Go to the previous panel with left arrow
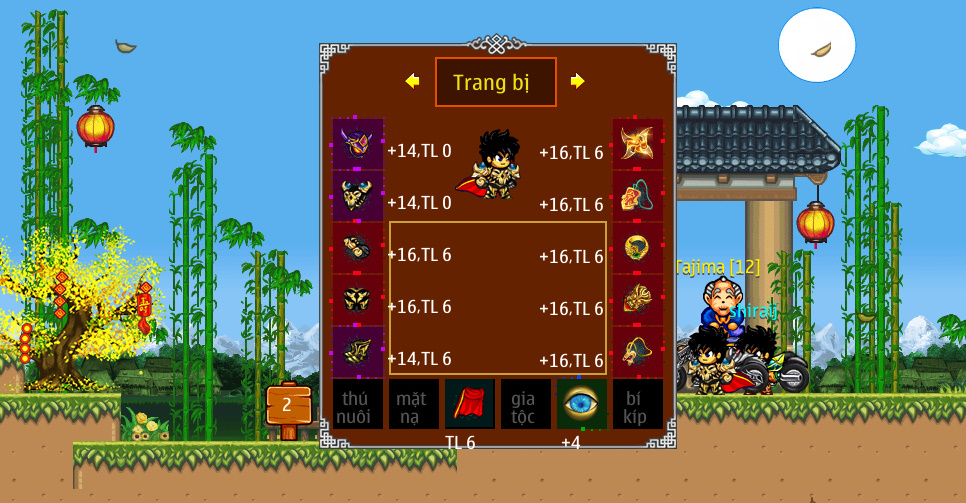Image resolution: width=966 pixels, height=503 pixels. (412, 81)
